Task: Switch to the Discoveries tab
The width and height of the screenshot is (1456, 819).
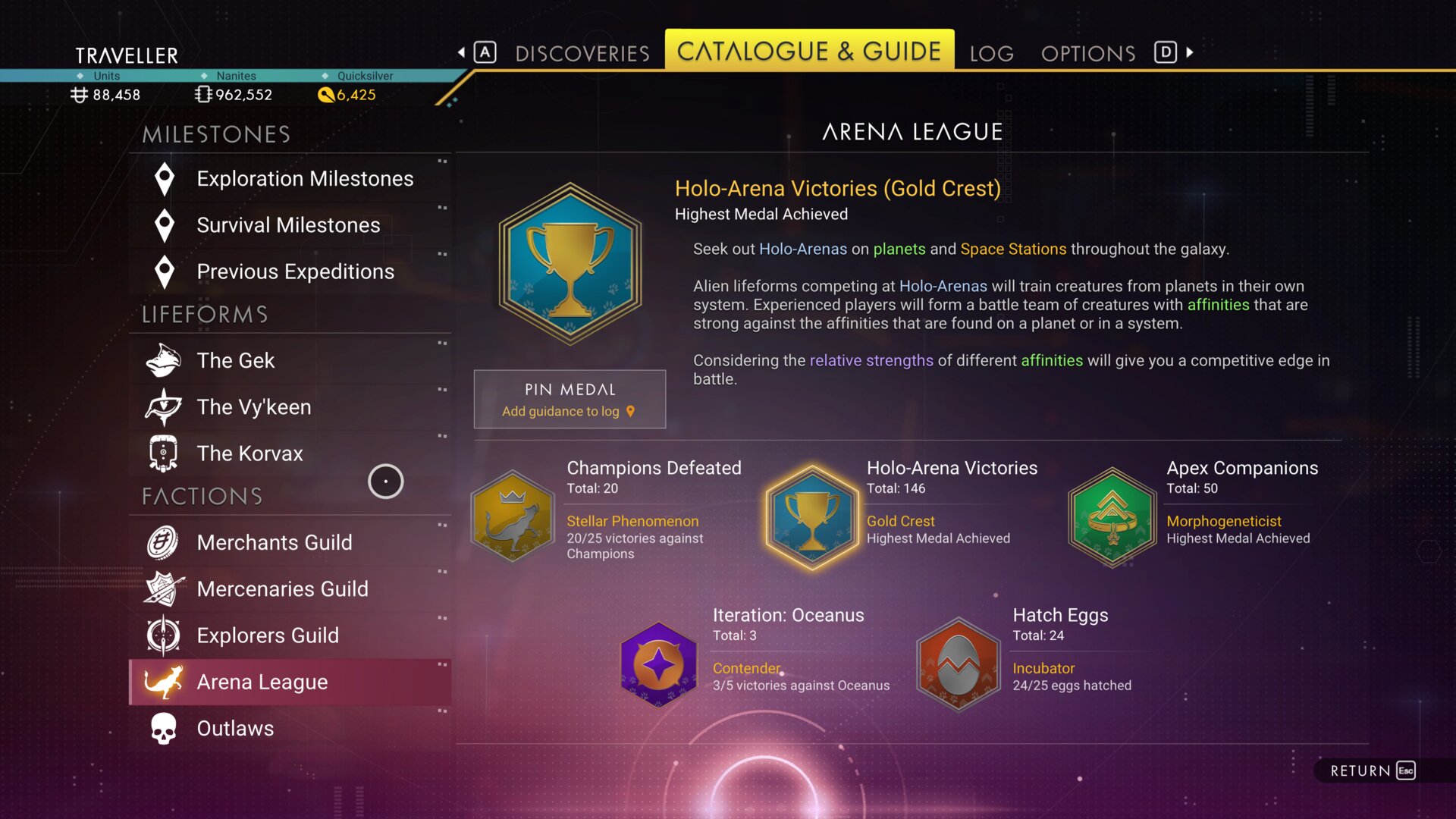Action: (x=582, y=53)
